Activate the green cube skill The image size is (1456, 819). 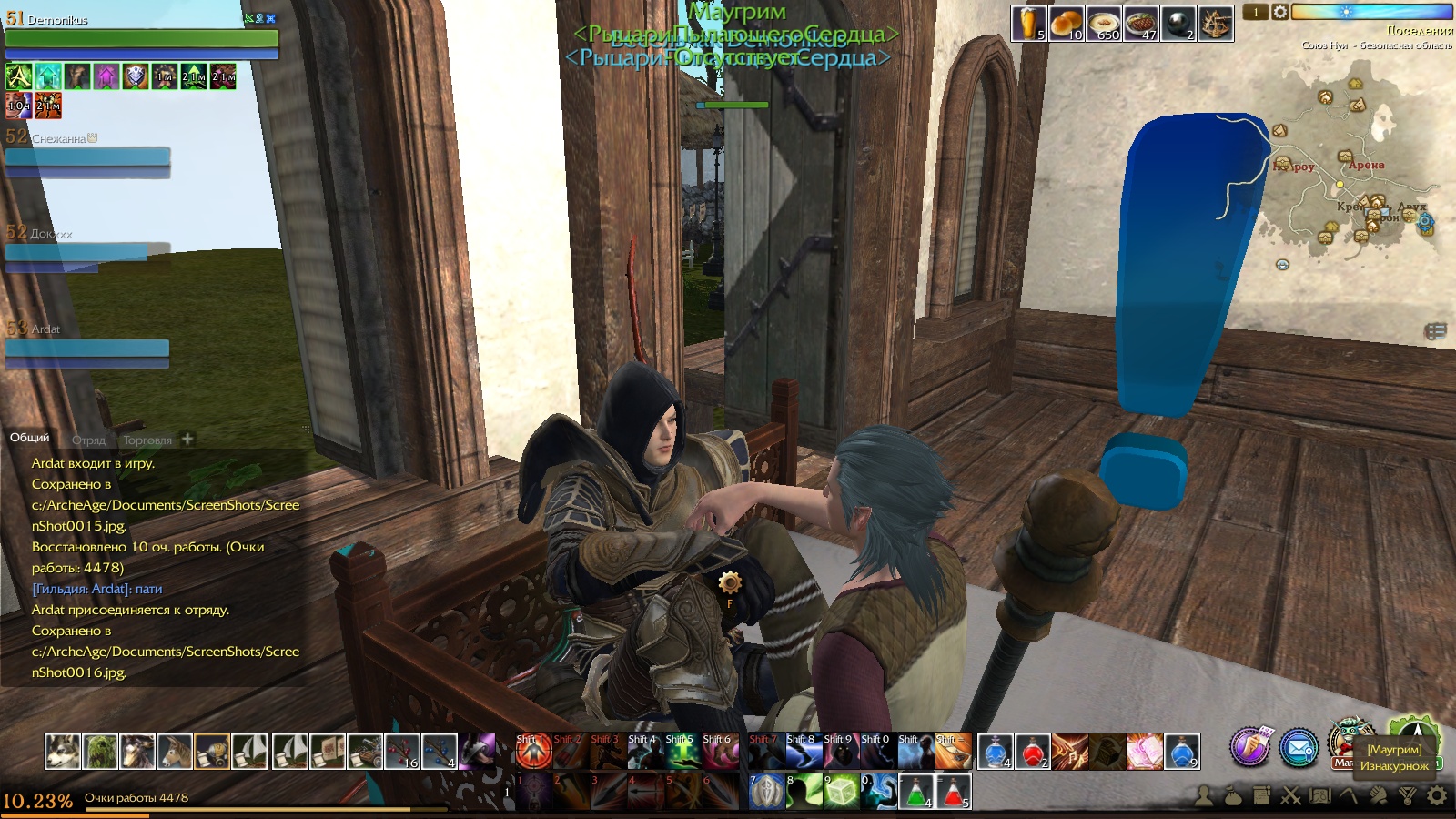tap(841, 792)
